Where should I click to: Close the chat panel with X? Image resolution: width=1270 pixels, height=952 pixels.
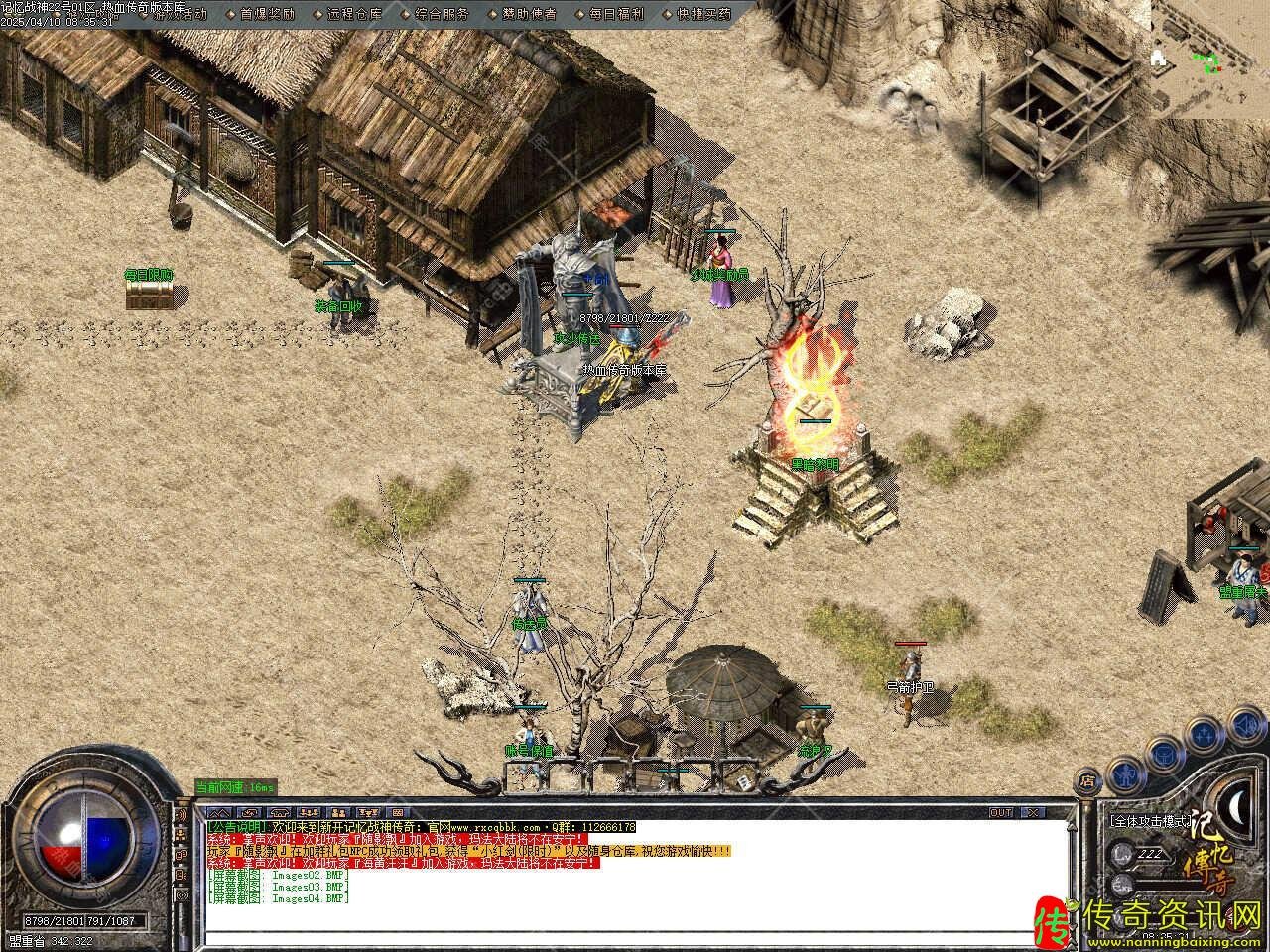1032,812
